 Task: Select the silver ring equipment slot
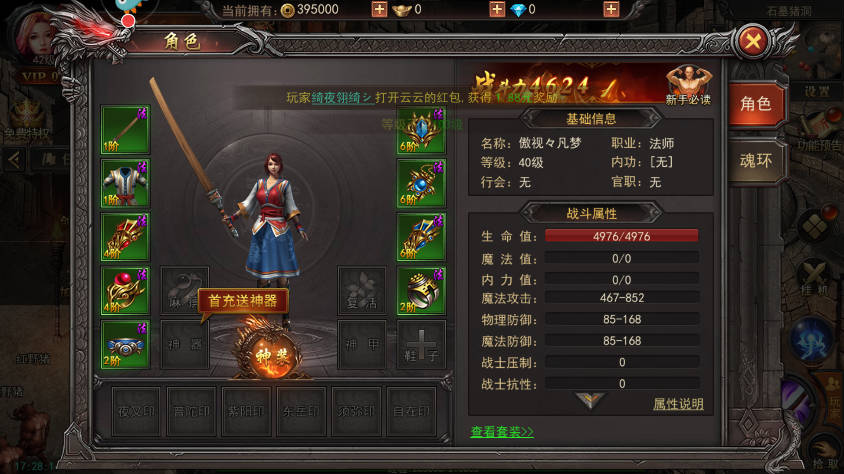click(x=421, y=290)
